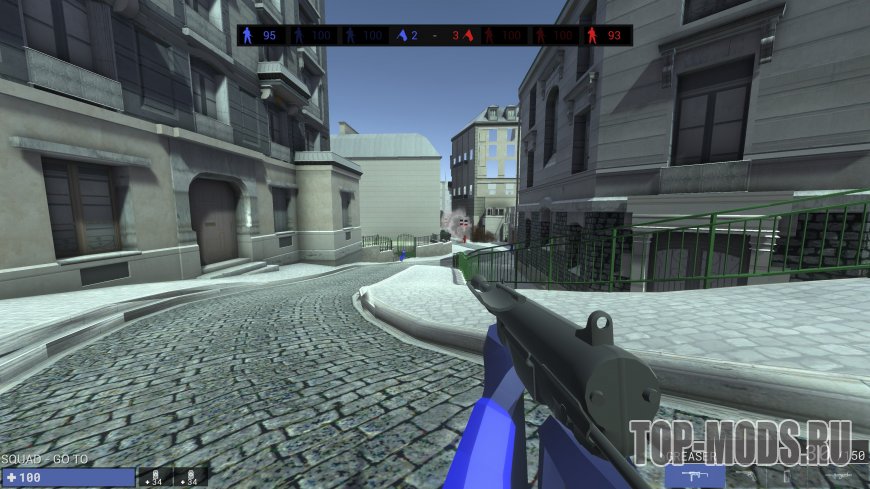Select the blue team flag icon

tap(402, 35)
